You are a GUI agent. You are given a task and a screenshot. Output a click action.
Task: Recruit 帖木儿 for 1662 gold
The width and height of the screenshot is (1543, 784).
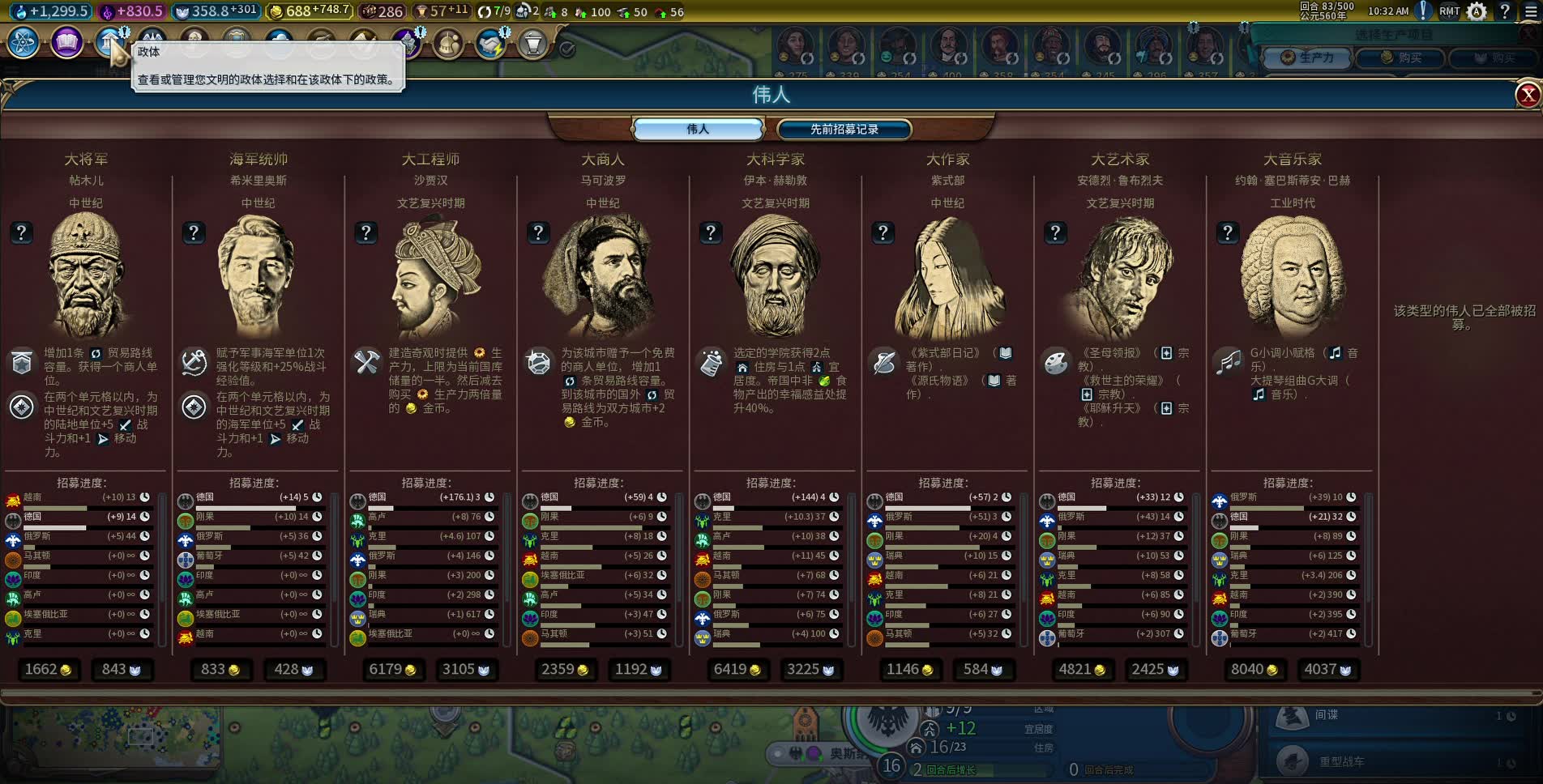(48, 670)
